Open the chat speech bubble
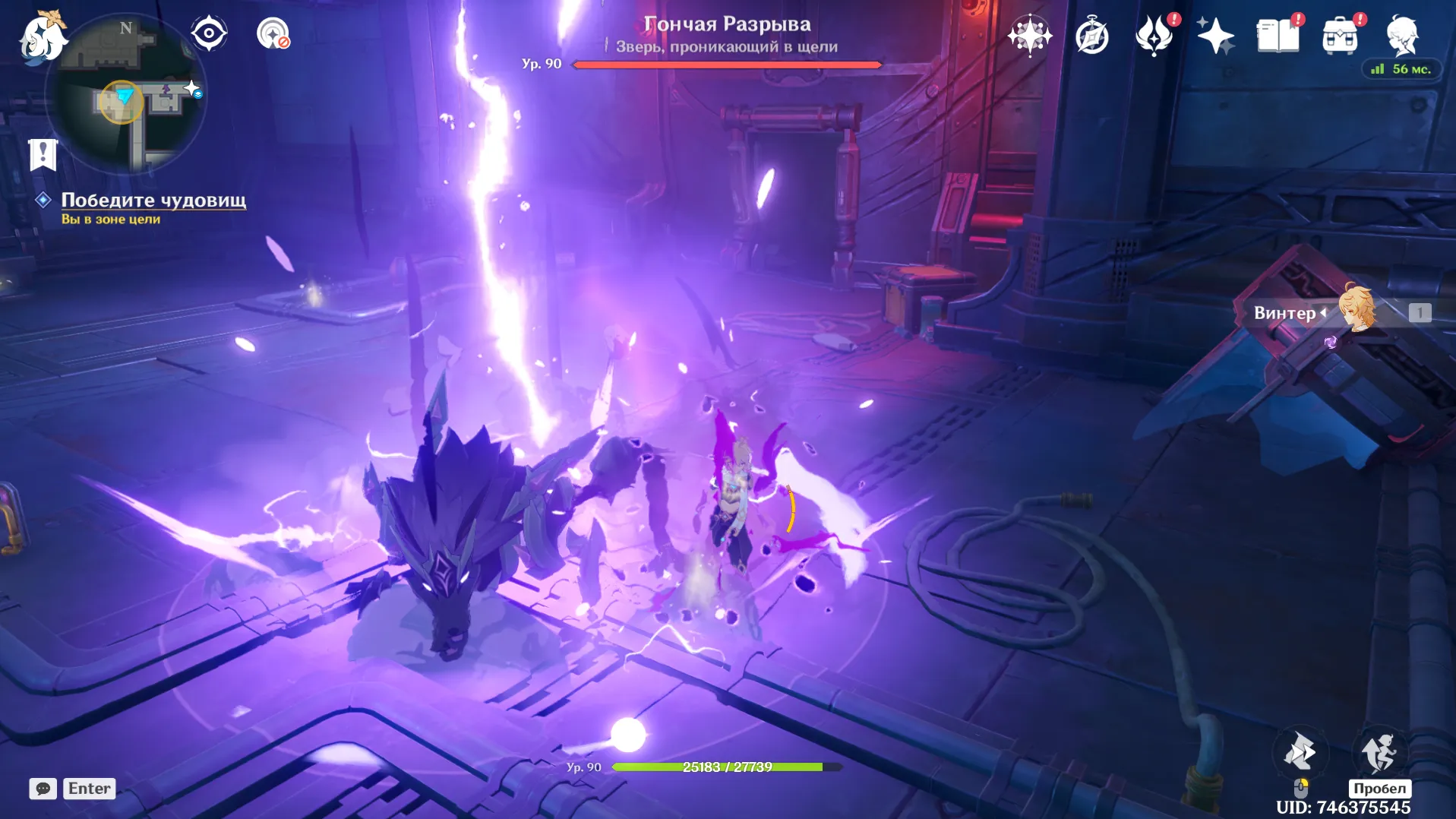This screenshot has width=1456, height=819. click(x=43, y=789)
